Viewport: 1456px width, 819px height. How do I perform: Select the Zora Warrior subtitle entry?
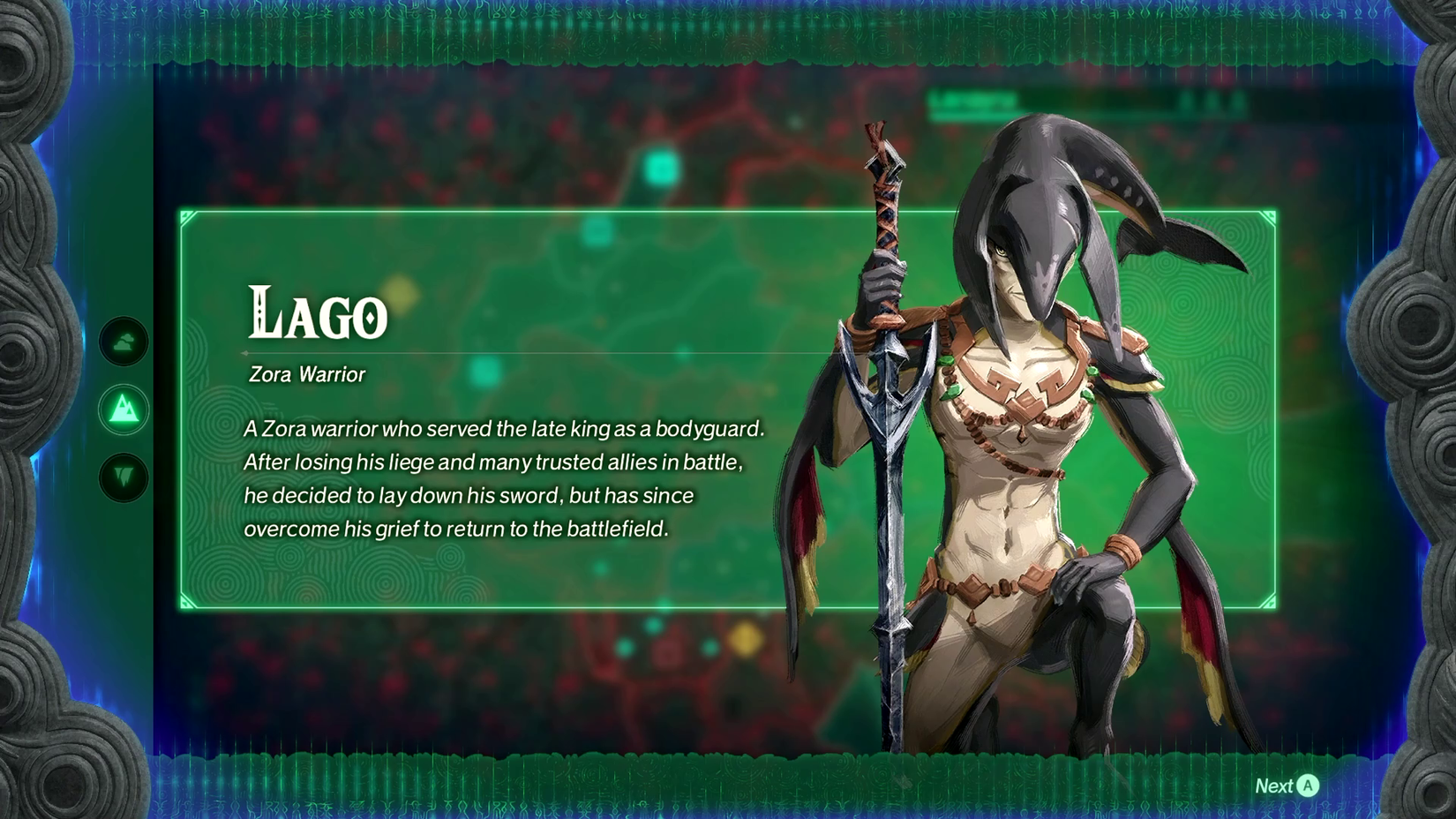[x=304, y=374]
